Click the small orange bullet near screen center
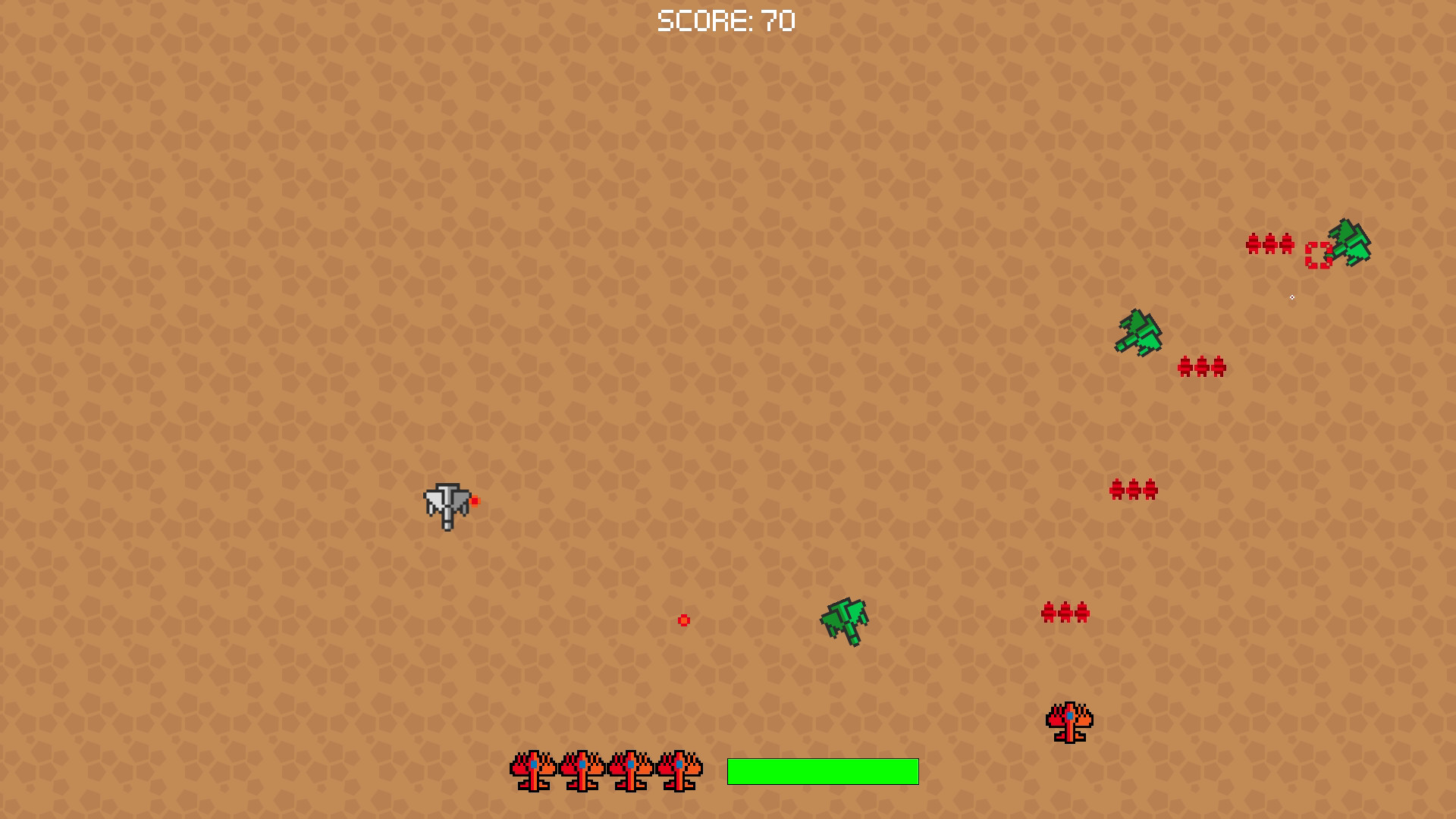 683,620
